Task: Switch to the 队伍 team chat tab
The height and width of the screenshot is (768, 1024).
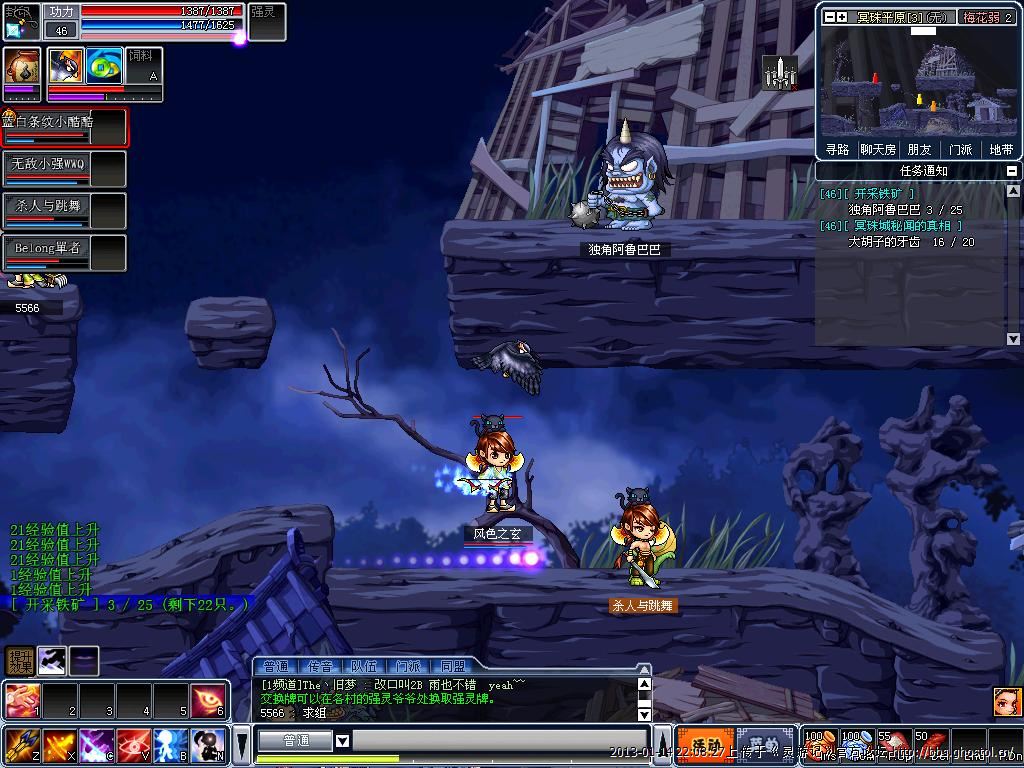Action: [364, 666]
